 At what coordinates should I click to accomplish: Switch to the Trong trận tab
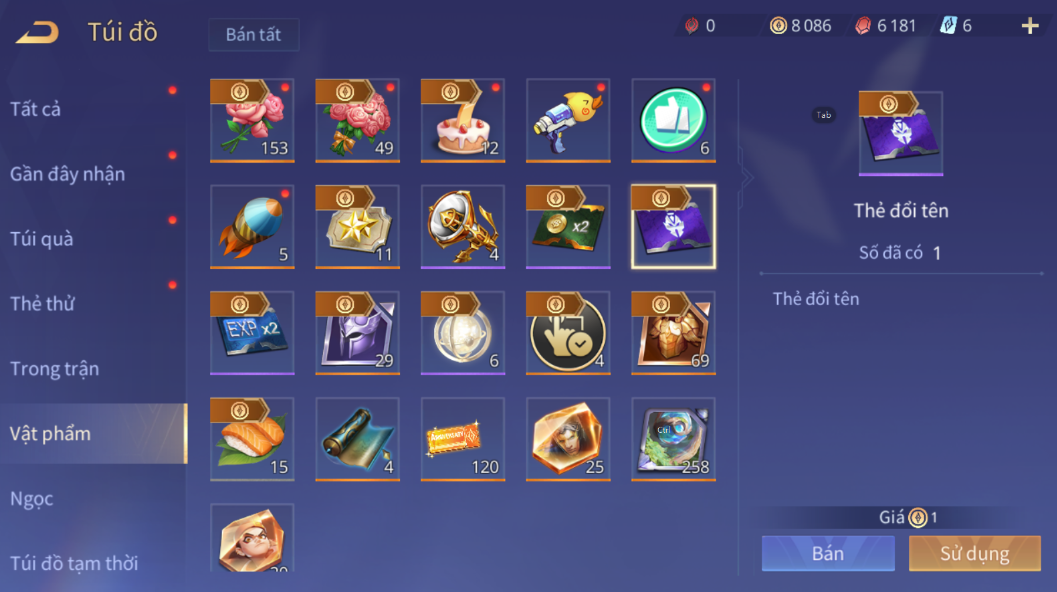tap(54, 368)
